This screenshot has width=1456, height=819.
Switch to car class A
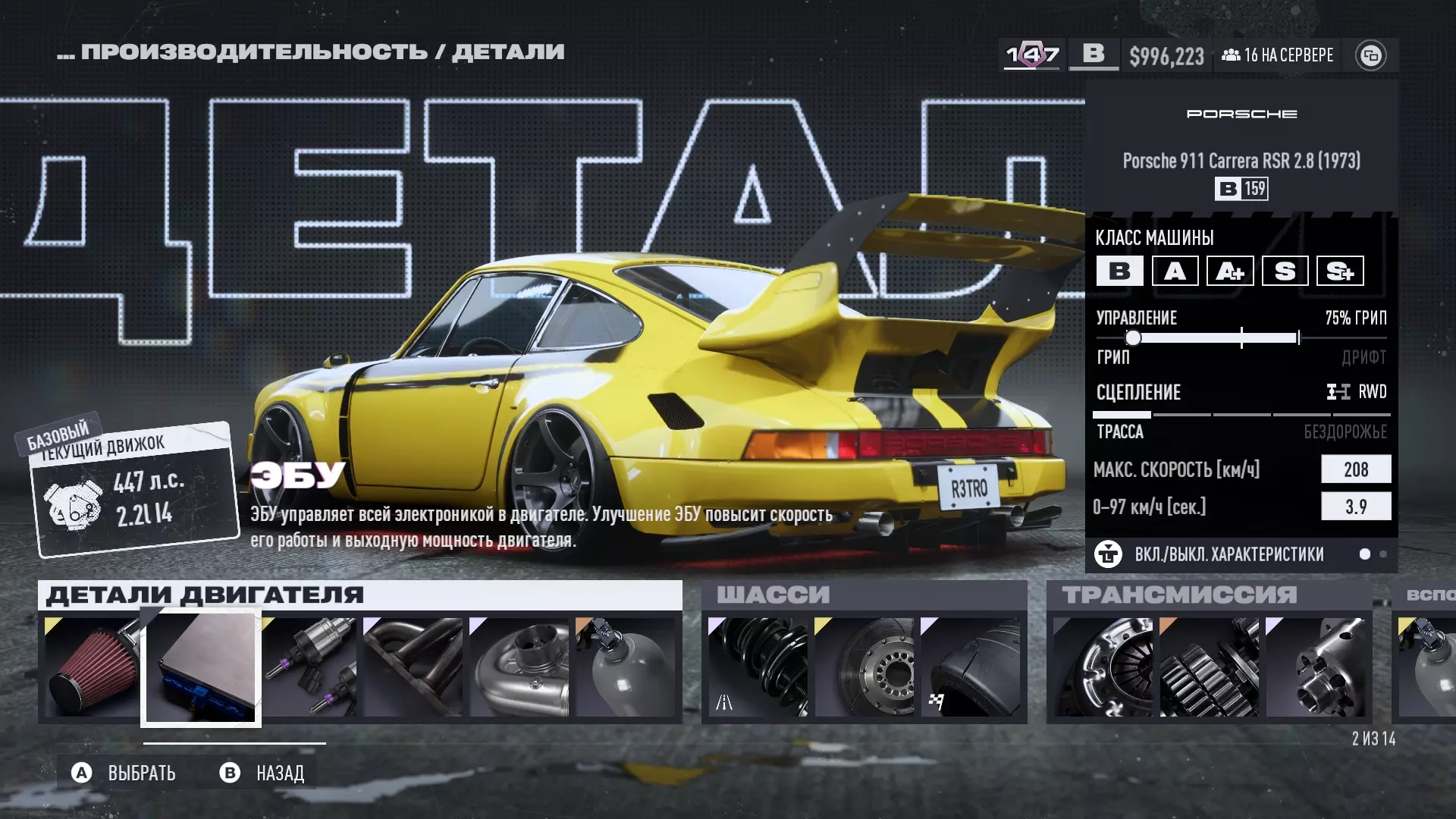(1175, 271)
